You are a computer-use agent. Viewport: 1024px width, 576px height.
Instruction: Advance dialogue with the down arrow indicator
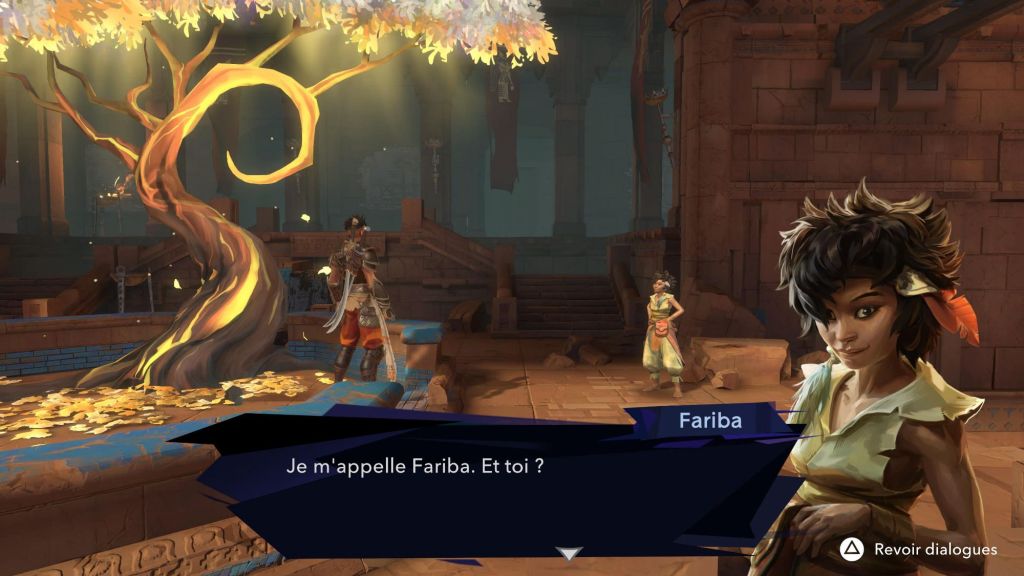click(x=569, y=553)
